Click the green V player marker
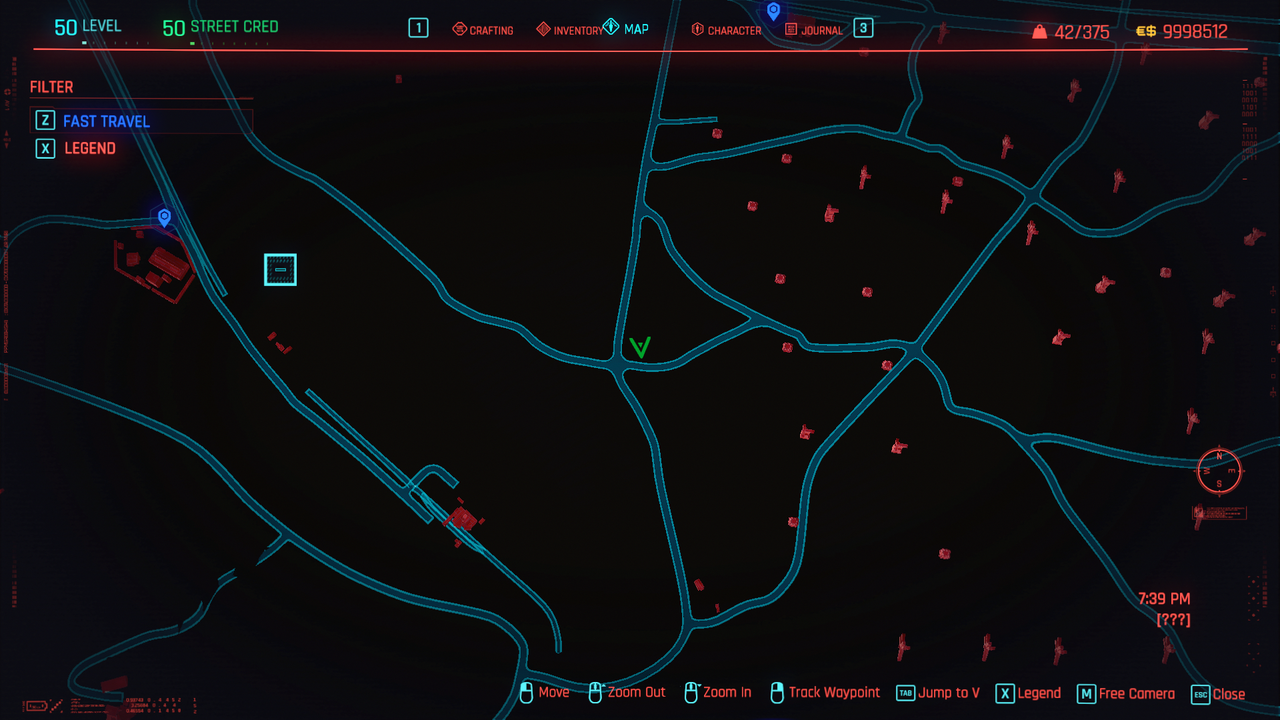The width and height of the screenshot is (1280, 720). click(x=640, y=348)
